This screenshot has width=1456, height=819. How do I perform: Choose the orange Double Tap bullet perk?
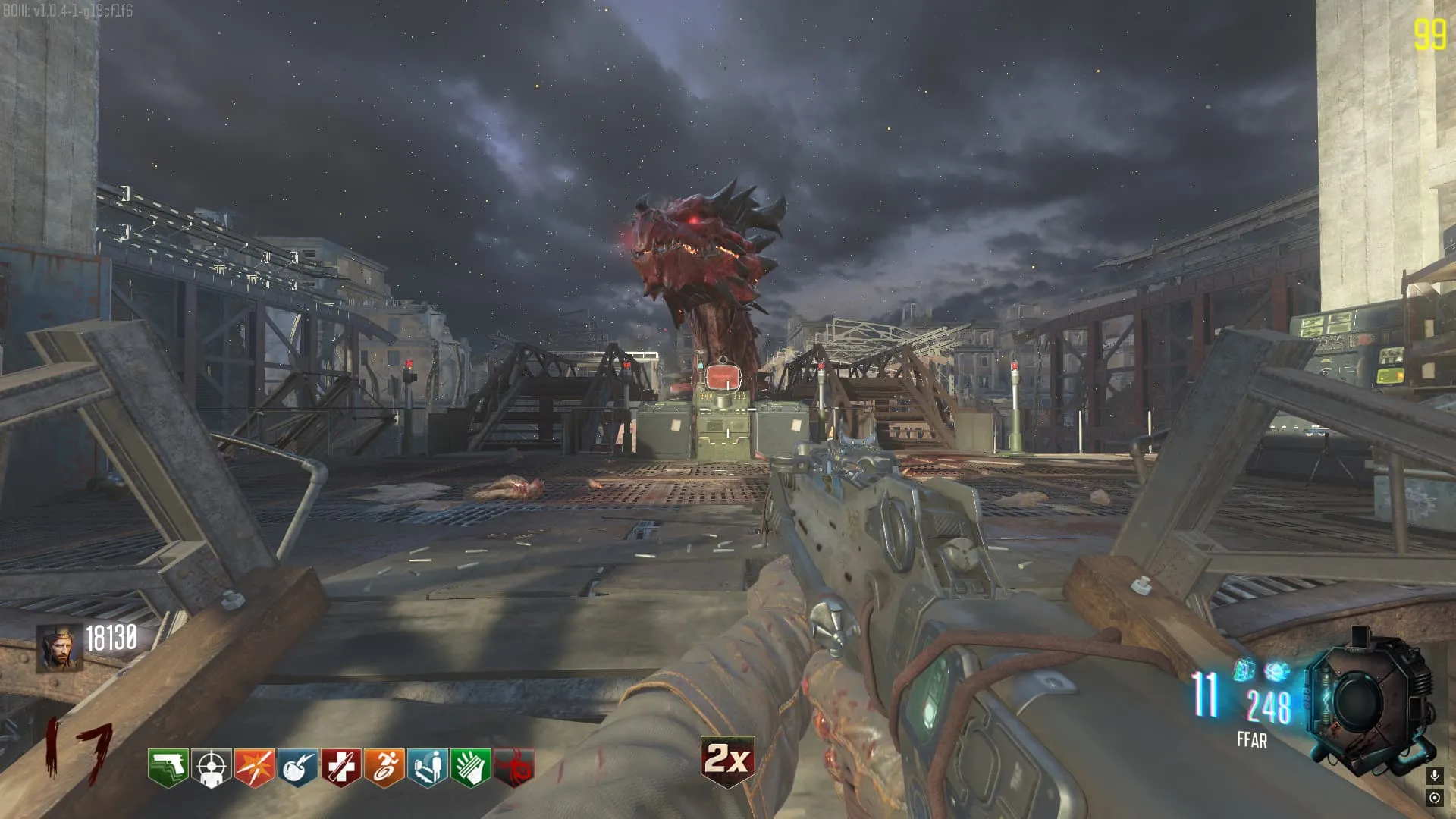tap(254, 767)
